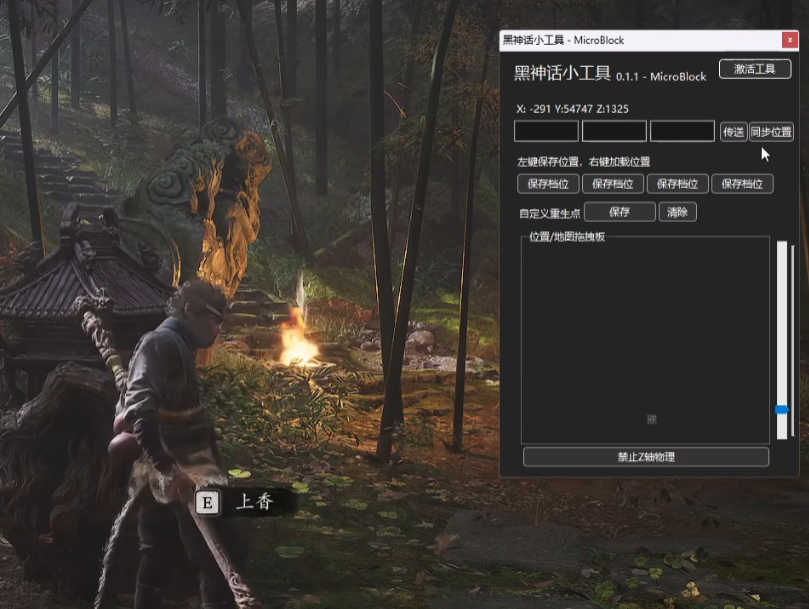
Task: Save the custom respawn point with 保存
Action: [x=619, y=212]
